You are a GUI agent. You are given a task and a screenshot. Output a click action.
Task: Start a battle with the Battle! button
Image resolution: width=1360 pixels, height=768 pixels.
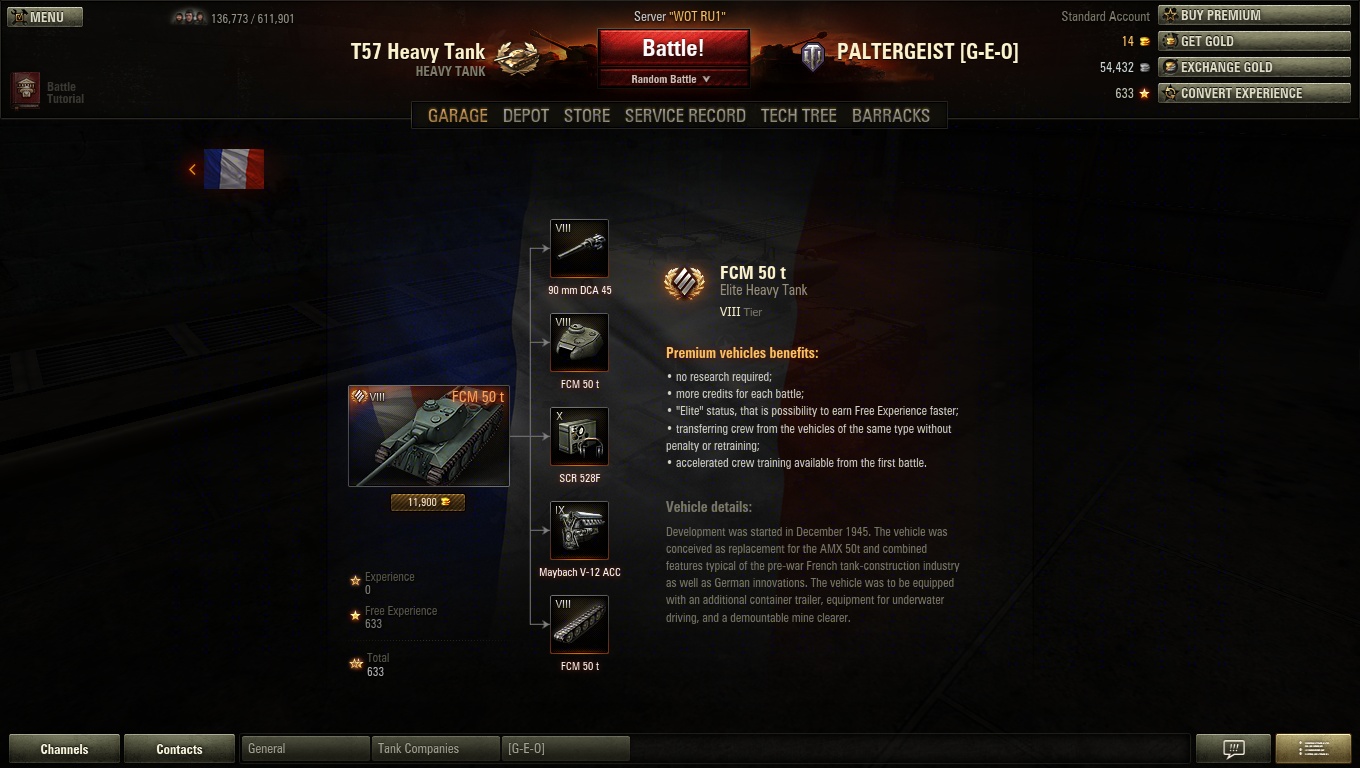(673, 48)
